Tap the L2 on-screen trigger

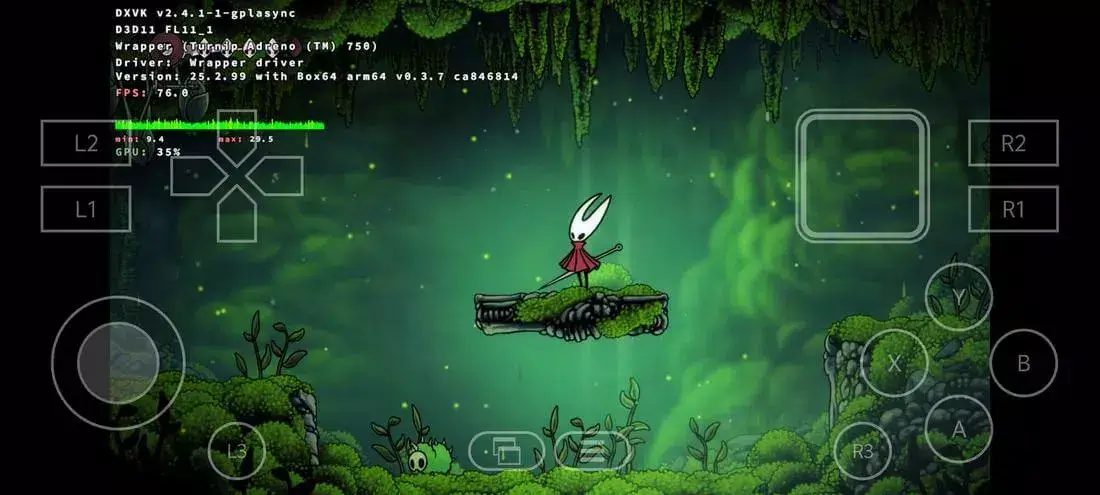click(86, 143)
